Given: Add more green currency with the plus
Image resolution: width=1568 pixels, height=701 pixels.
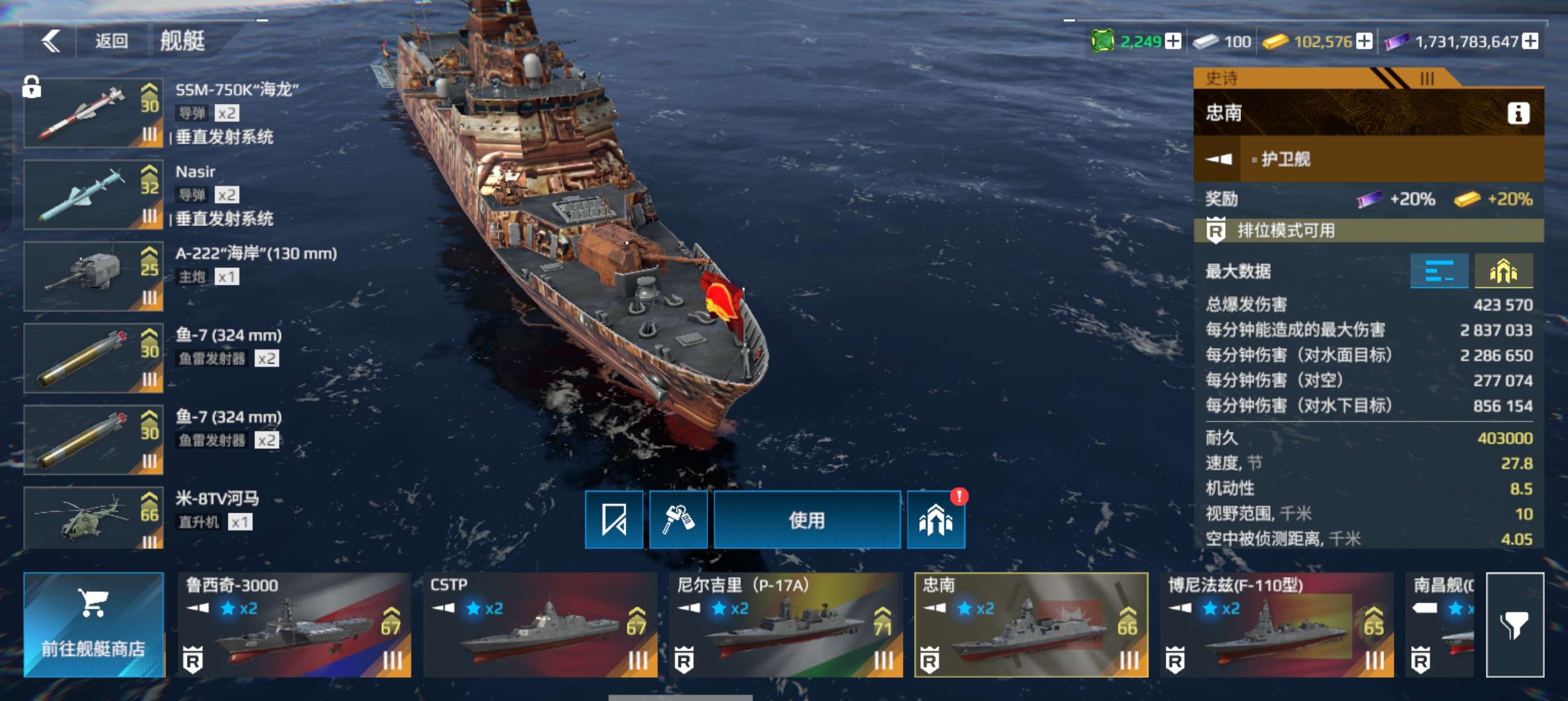Looking at the screenshot, I should 1173,41.
